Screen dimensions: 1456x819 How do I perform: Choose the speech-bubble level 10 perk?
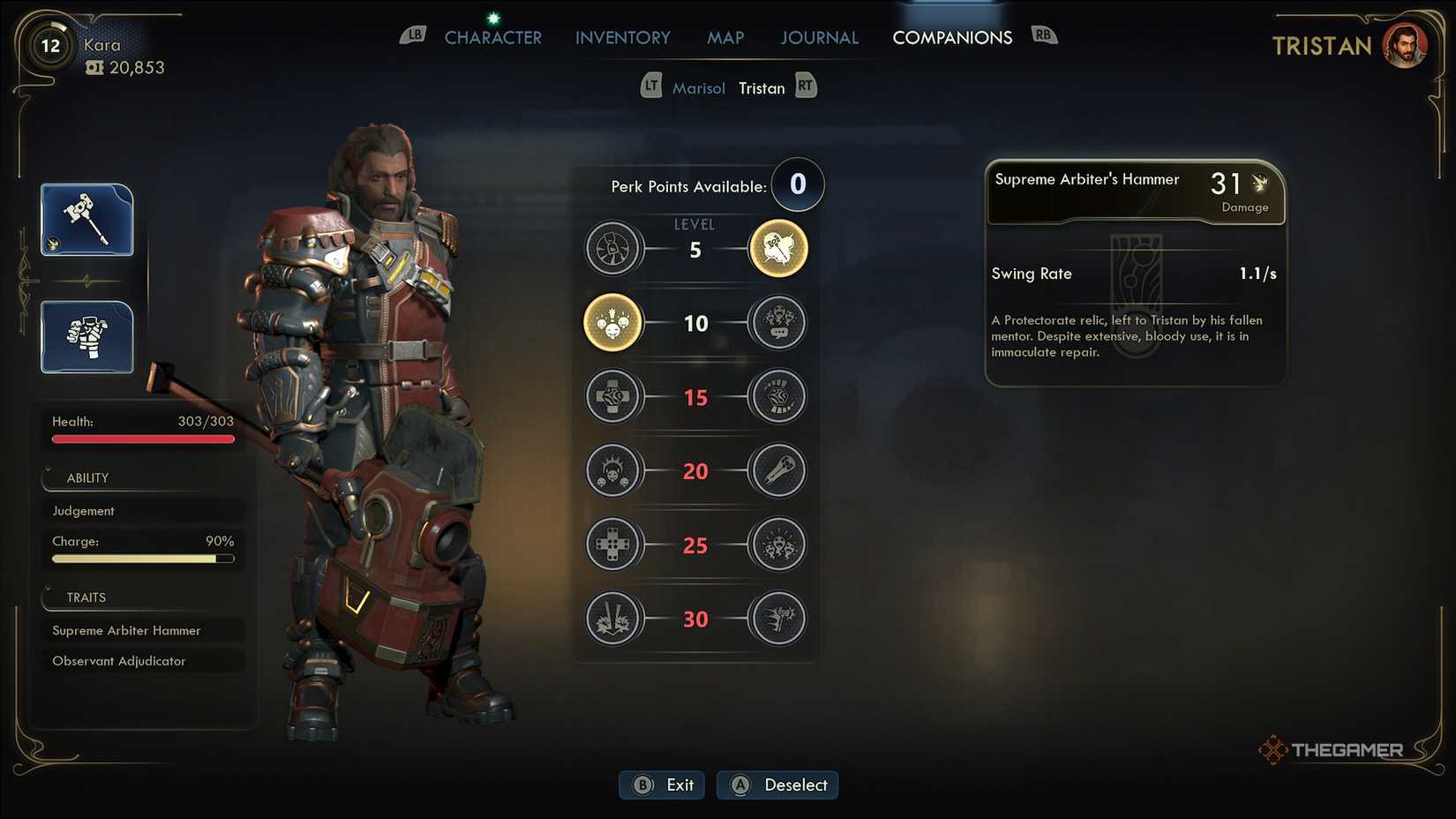tap(777, 323)
